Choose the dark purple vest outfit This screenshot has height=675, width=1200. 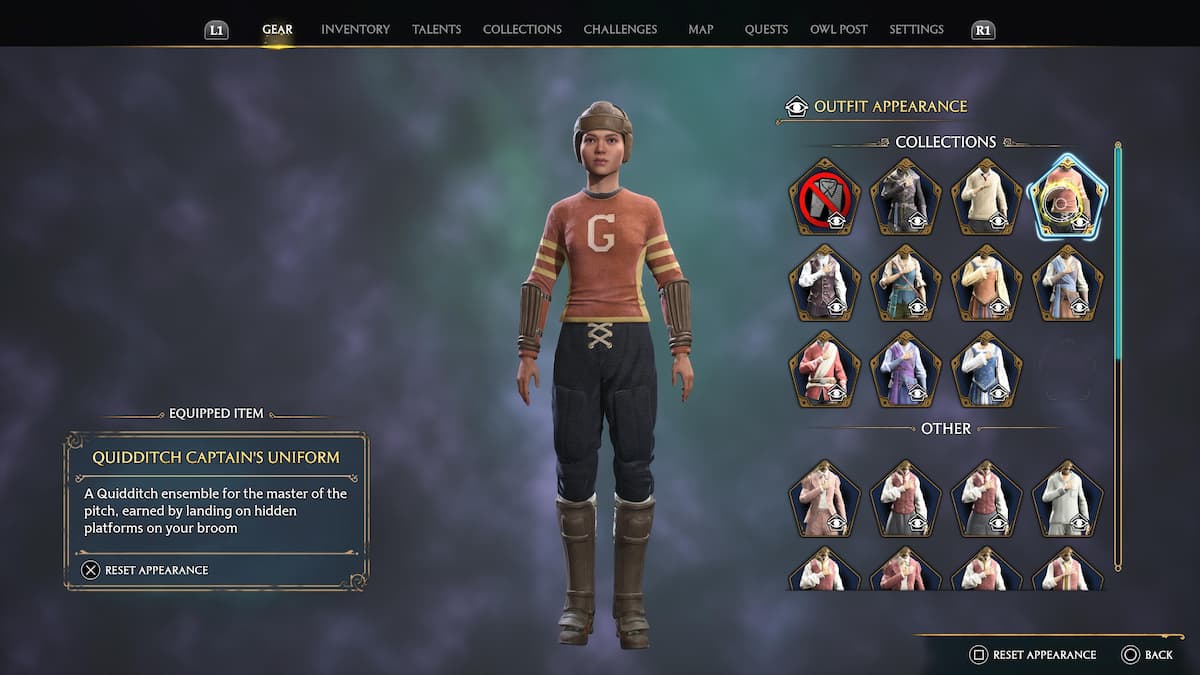point(824,283)
